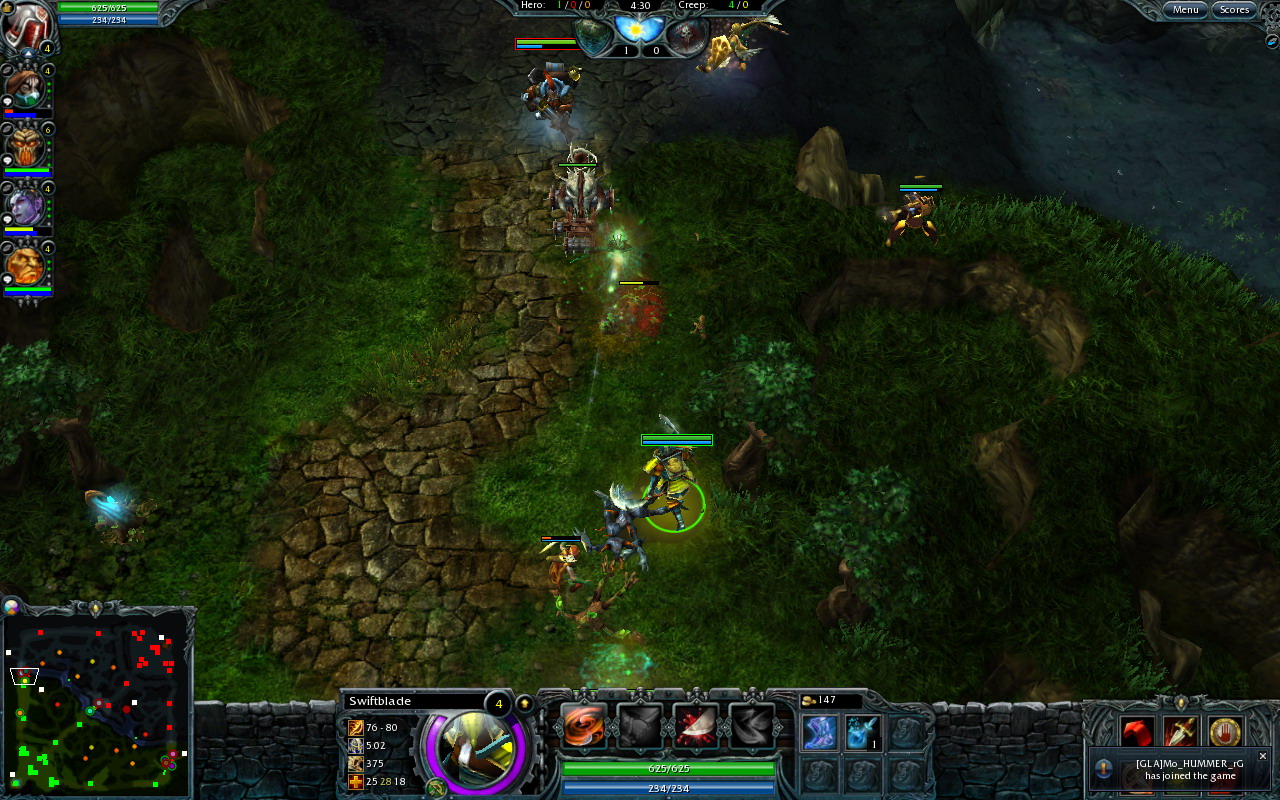Open the Menu button
This screenshot has height=800, width=1280.
1185,10
